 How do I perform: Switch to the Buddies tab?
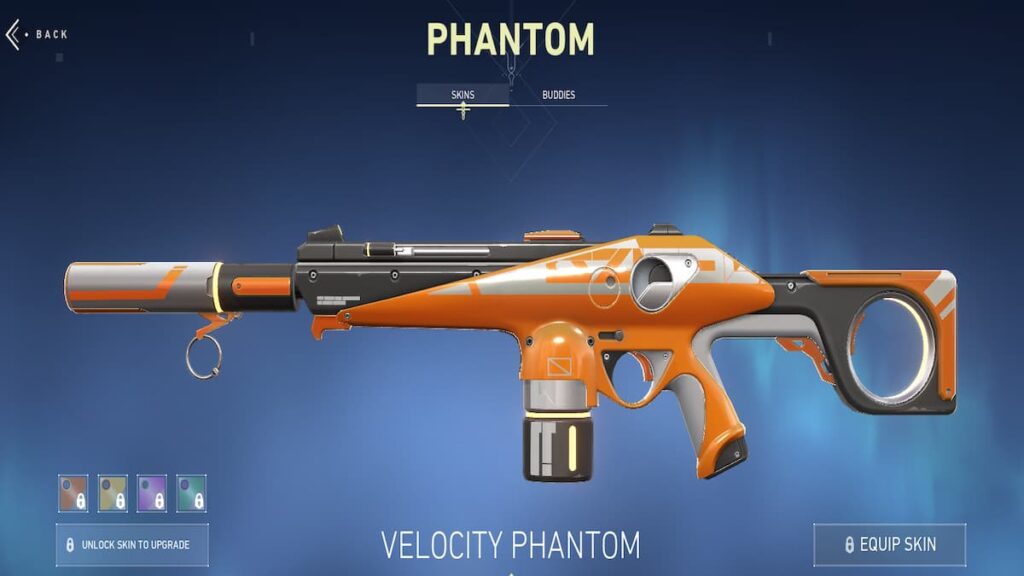pos(558,96)
